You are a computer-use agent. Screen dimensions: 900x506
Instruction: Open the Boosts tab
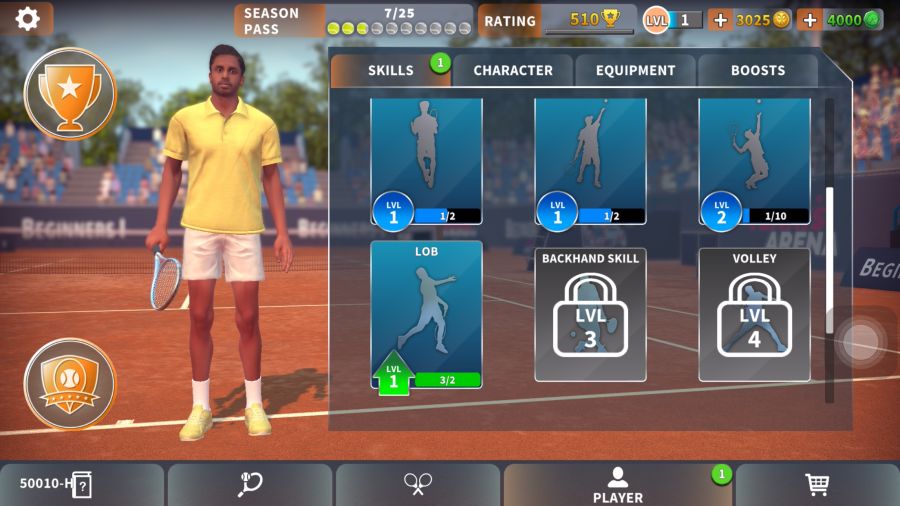pyautogui.click(x=757, y=70)
